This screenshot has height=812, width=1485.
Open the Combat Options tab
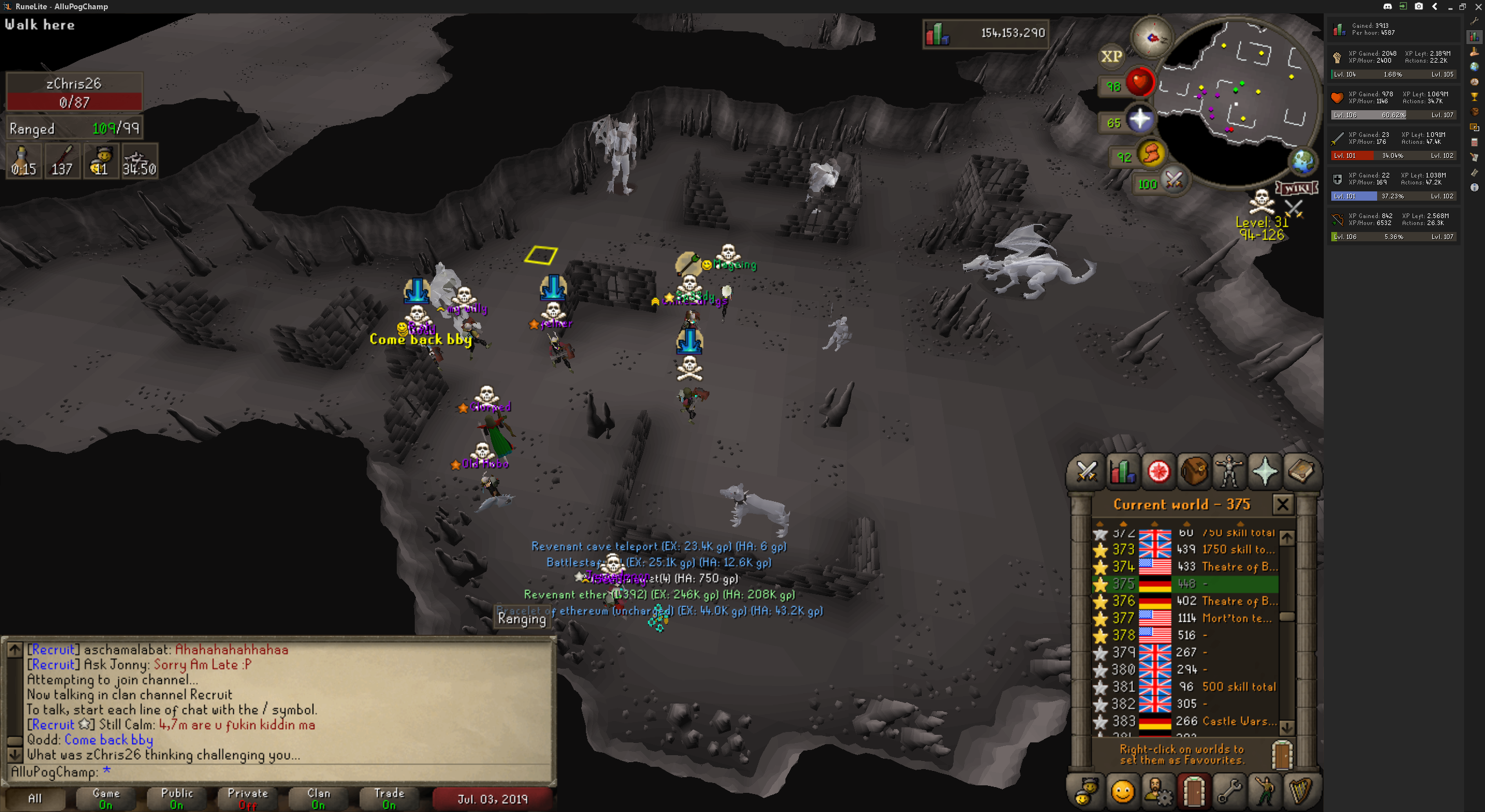click(x=1086, y=472)
